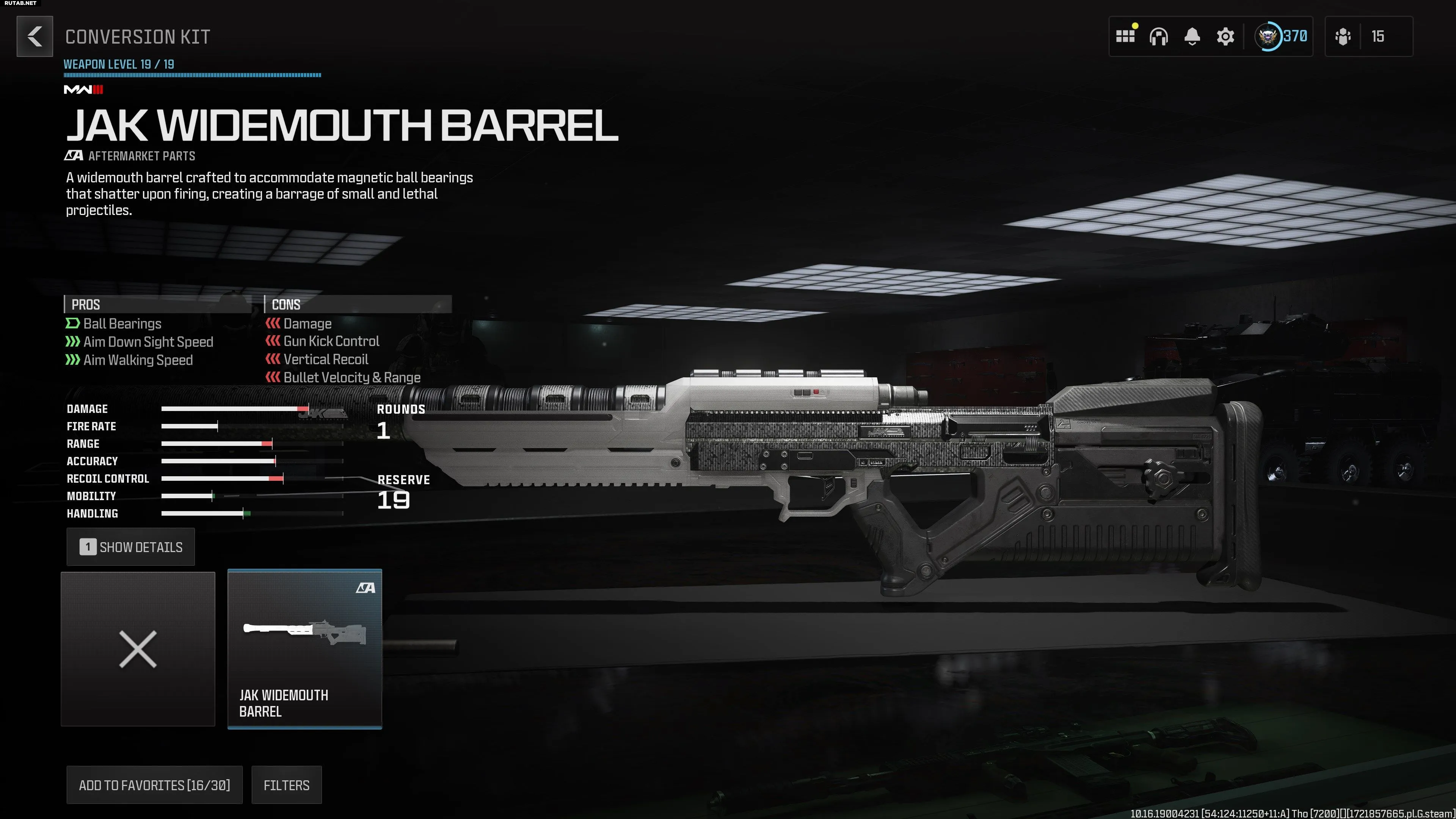Open the grid menu icon

pyautogui.click(x=1125, y=37)
